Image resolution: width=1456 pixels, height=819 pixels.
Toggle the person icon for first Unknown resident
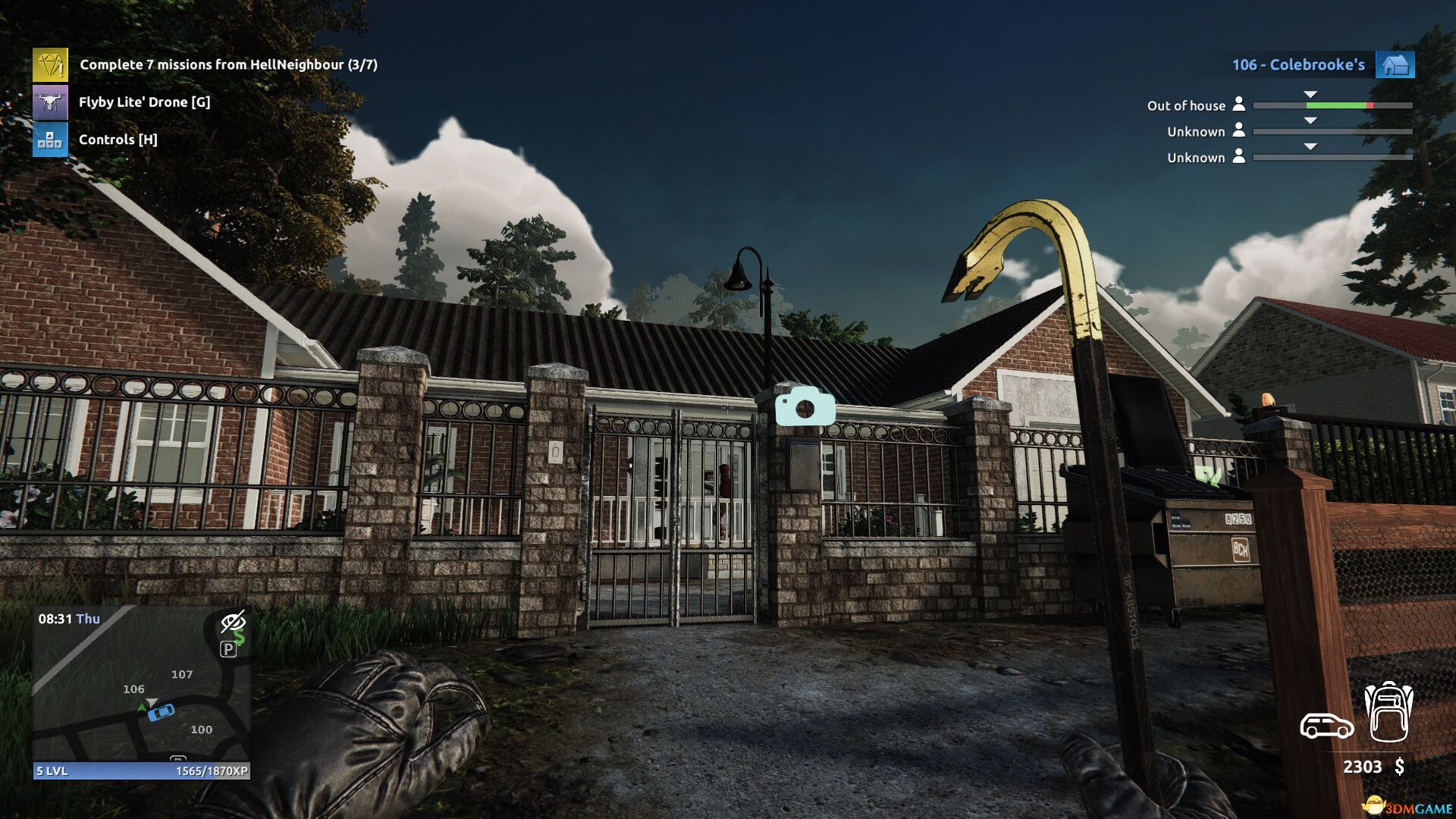click(1241, 131)
